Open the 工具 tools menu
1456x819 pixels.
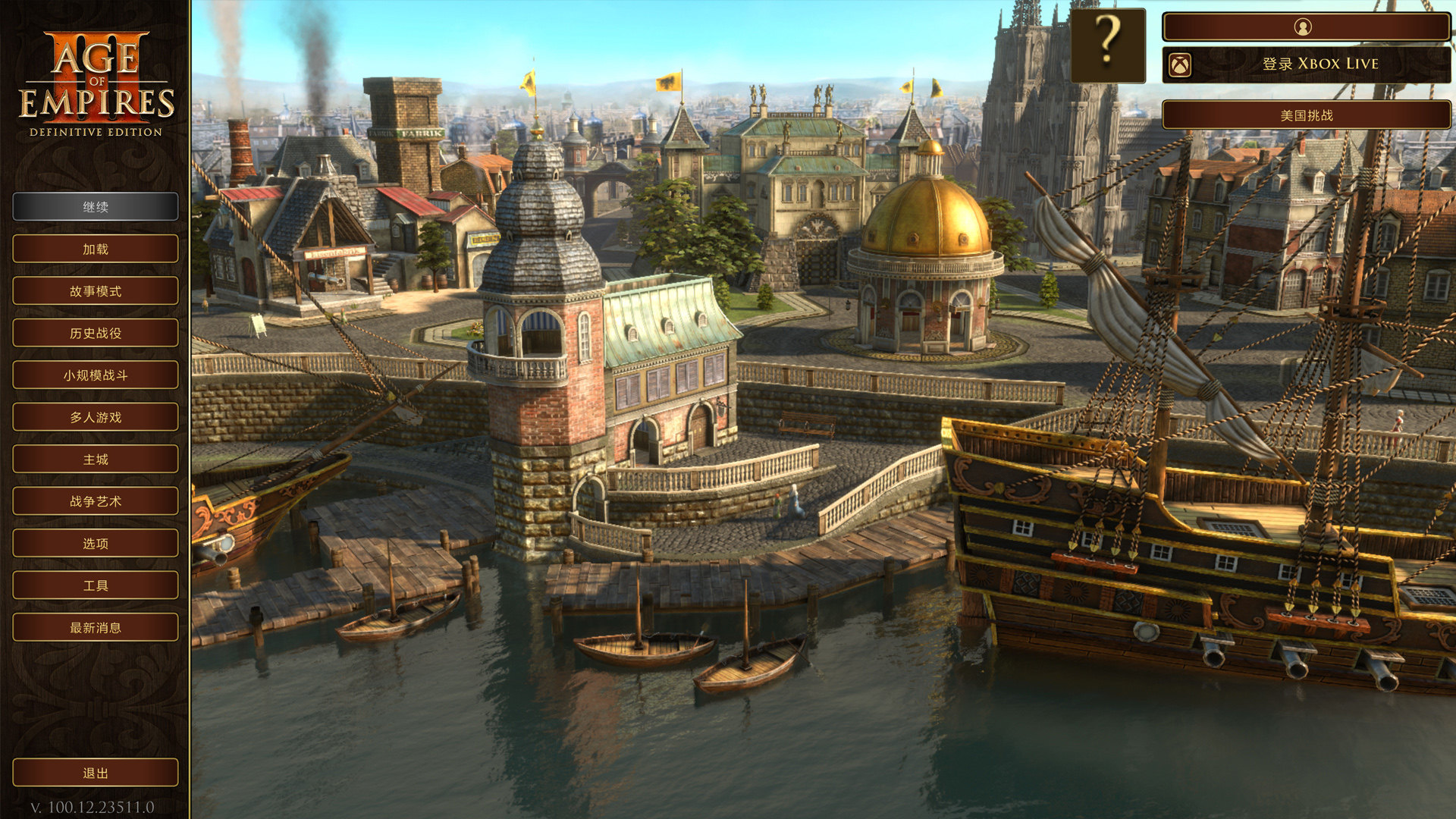point(96,585)
